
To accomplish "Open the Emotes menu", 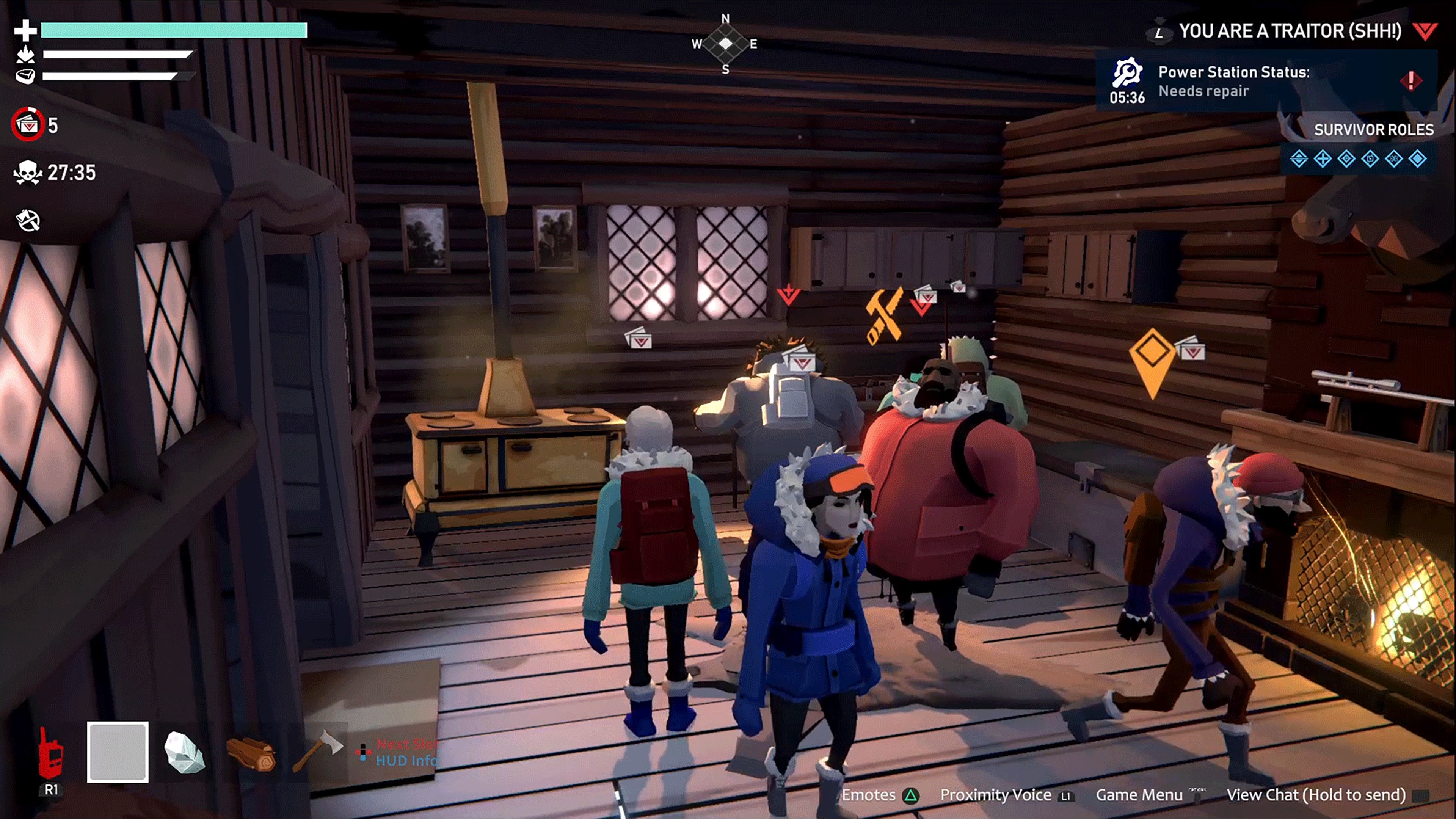I will click(x=869, y=794).
